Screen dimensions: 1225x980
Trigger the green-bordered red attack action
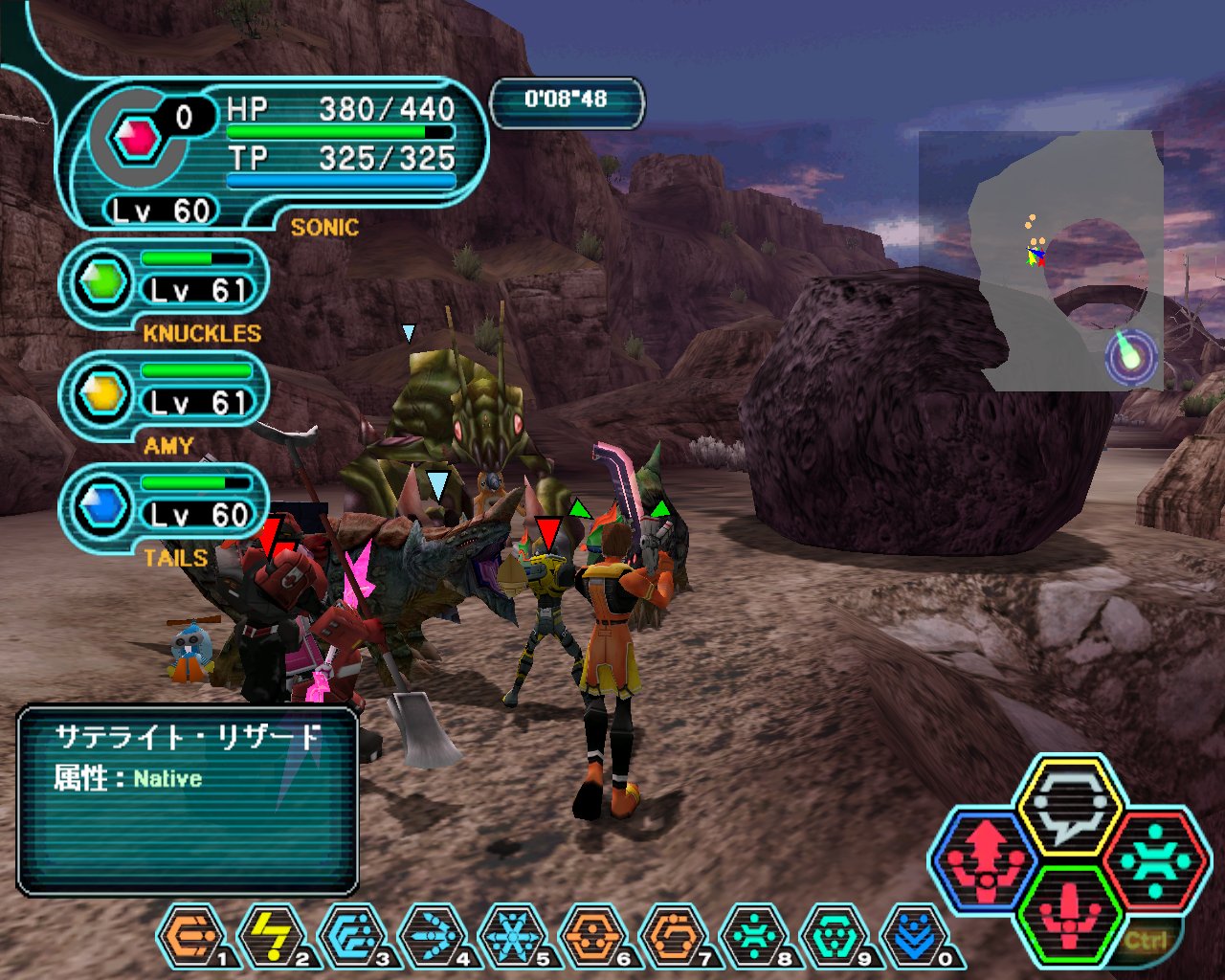coord(1068,916)
